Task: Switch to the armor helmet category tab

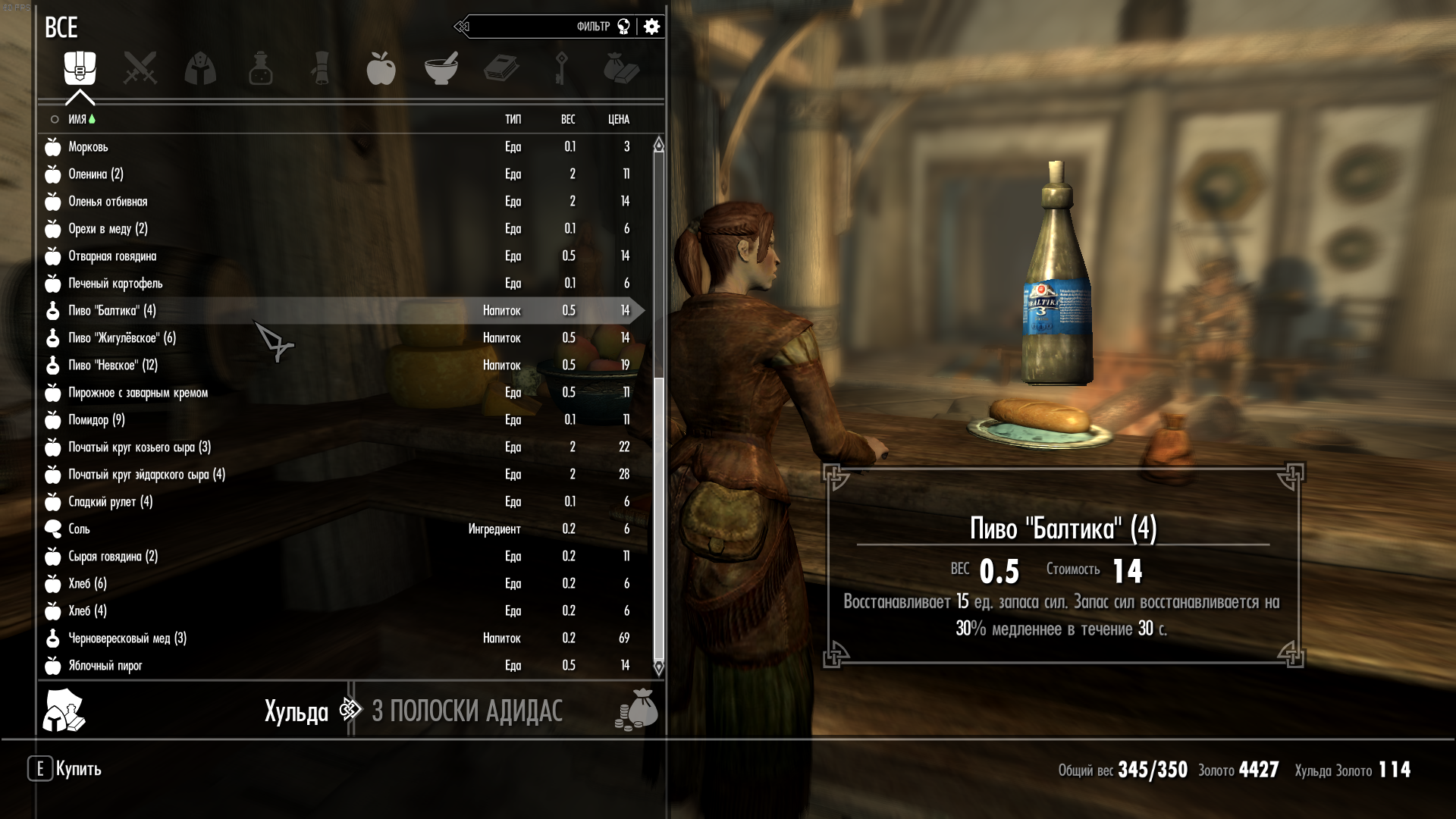Action: coord(200,68)
